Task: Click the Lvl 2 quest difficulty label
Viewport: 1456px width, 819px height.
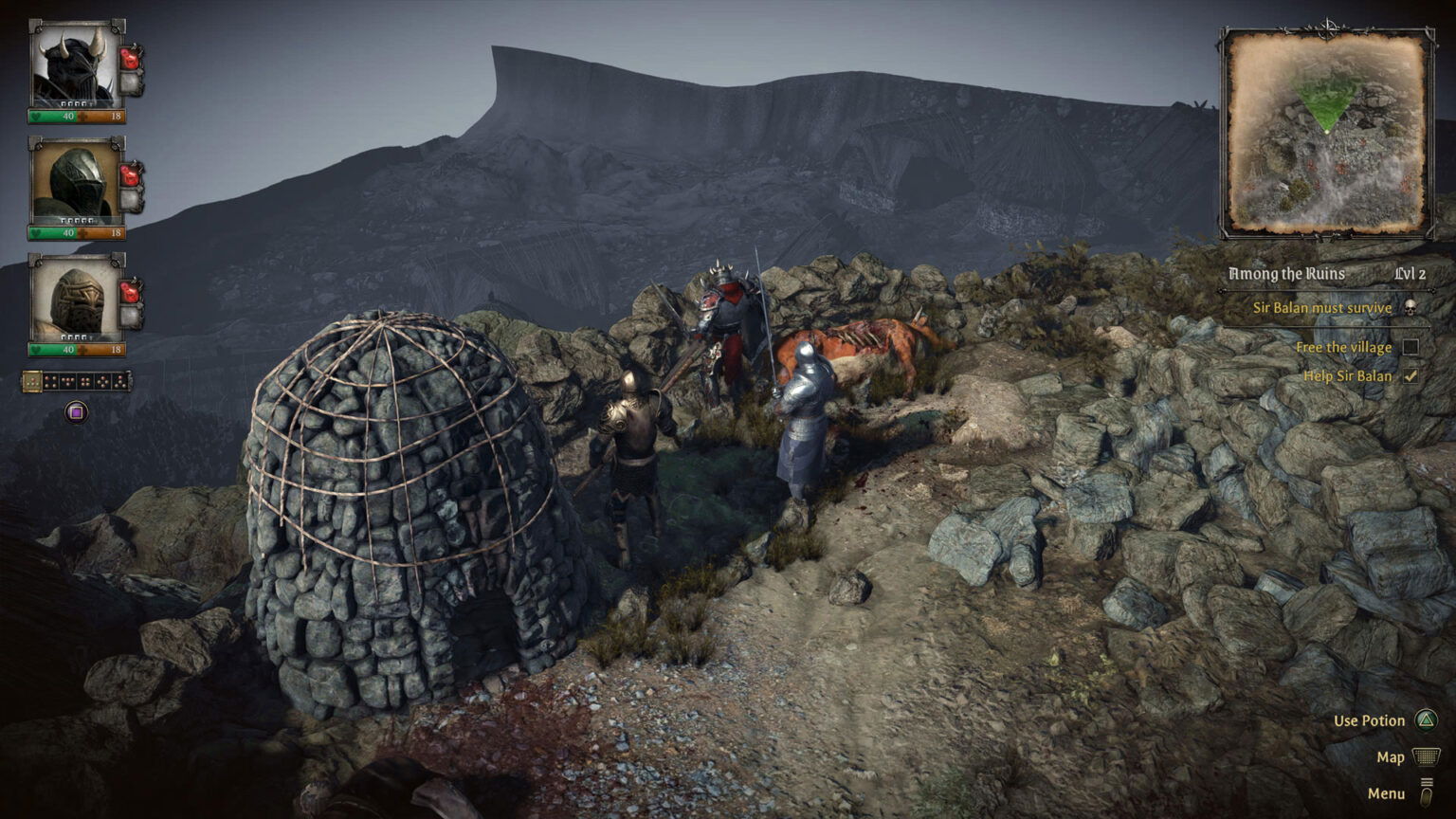Action: tap(1410, 274)
